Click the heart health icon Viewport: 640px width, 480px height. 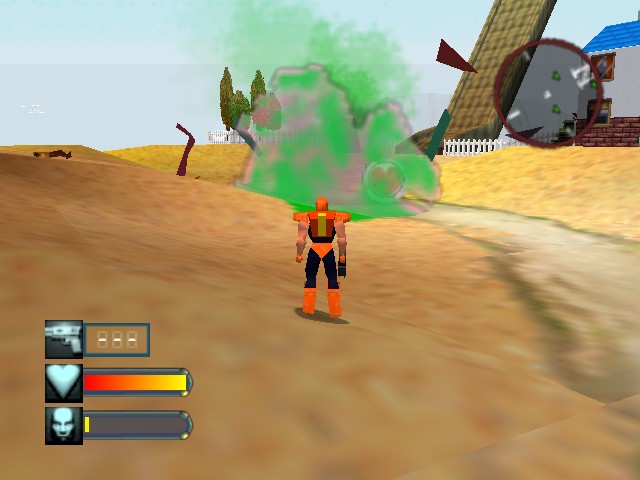point(64,382)
